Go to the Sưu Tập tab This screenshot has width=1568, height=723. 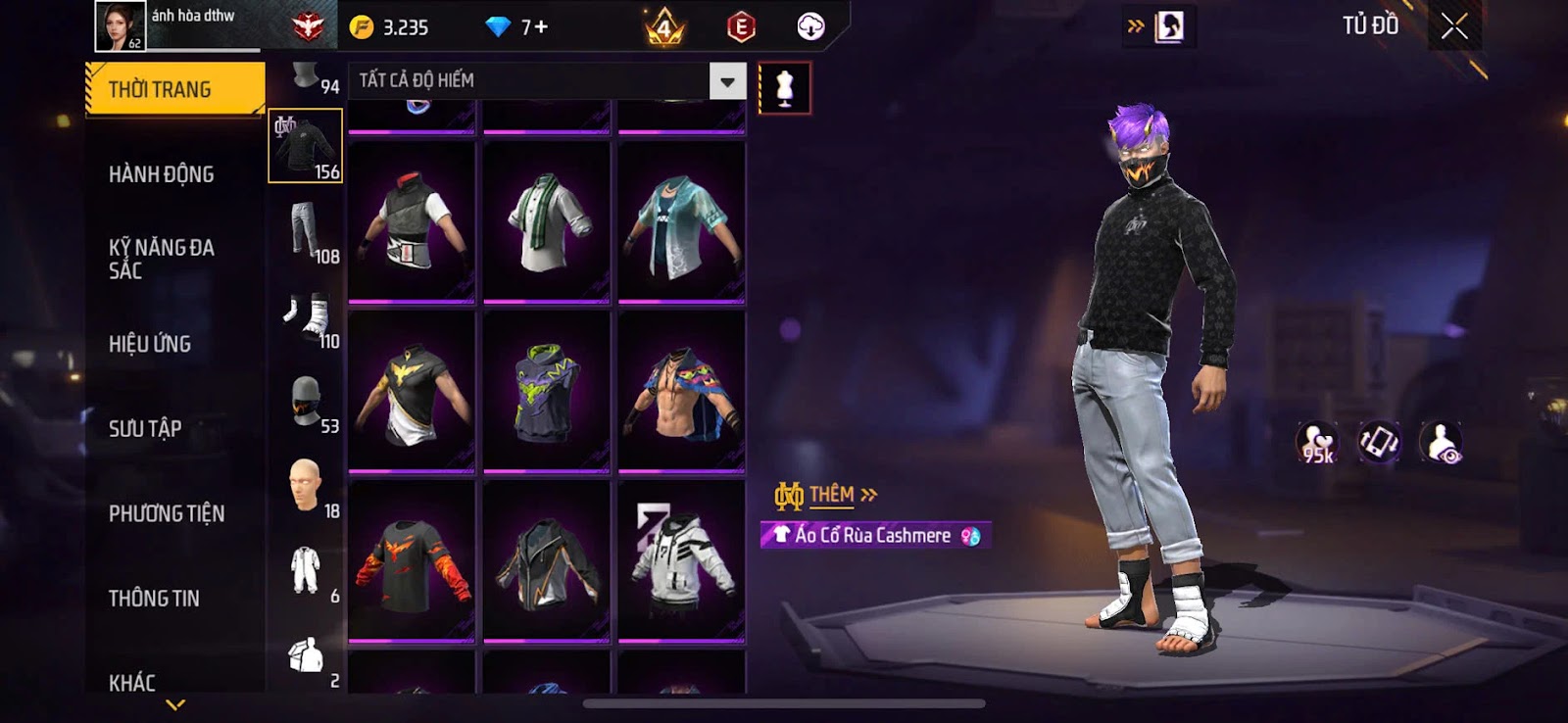[x=145, y=428]
